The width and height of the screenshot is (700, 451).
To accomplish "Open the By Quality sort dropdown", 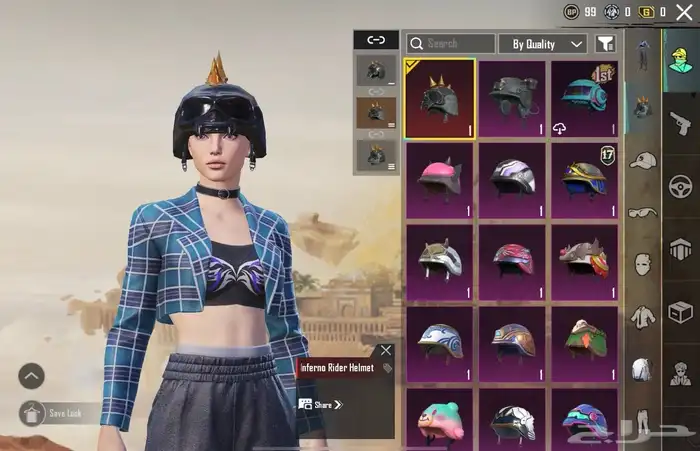I will [x=544, y=44].
